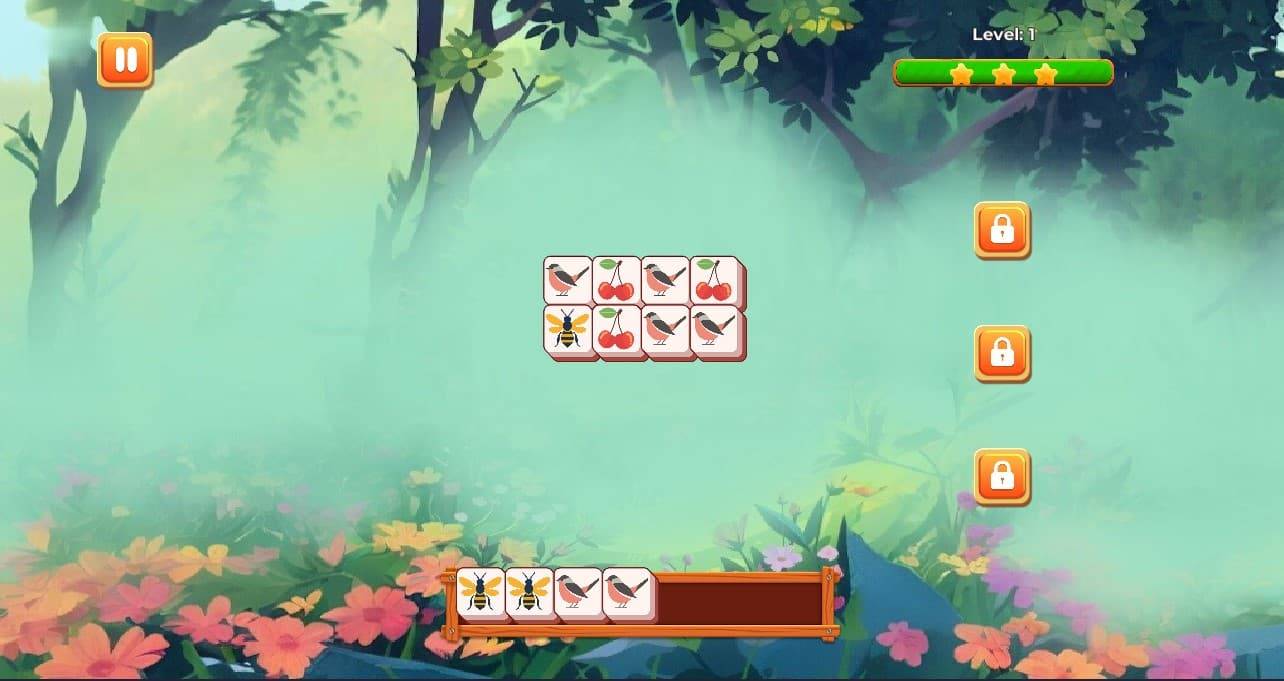Pick the cherry tile beside the board's bee
The image size is (1284, 681).
[616, 331]
